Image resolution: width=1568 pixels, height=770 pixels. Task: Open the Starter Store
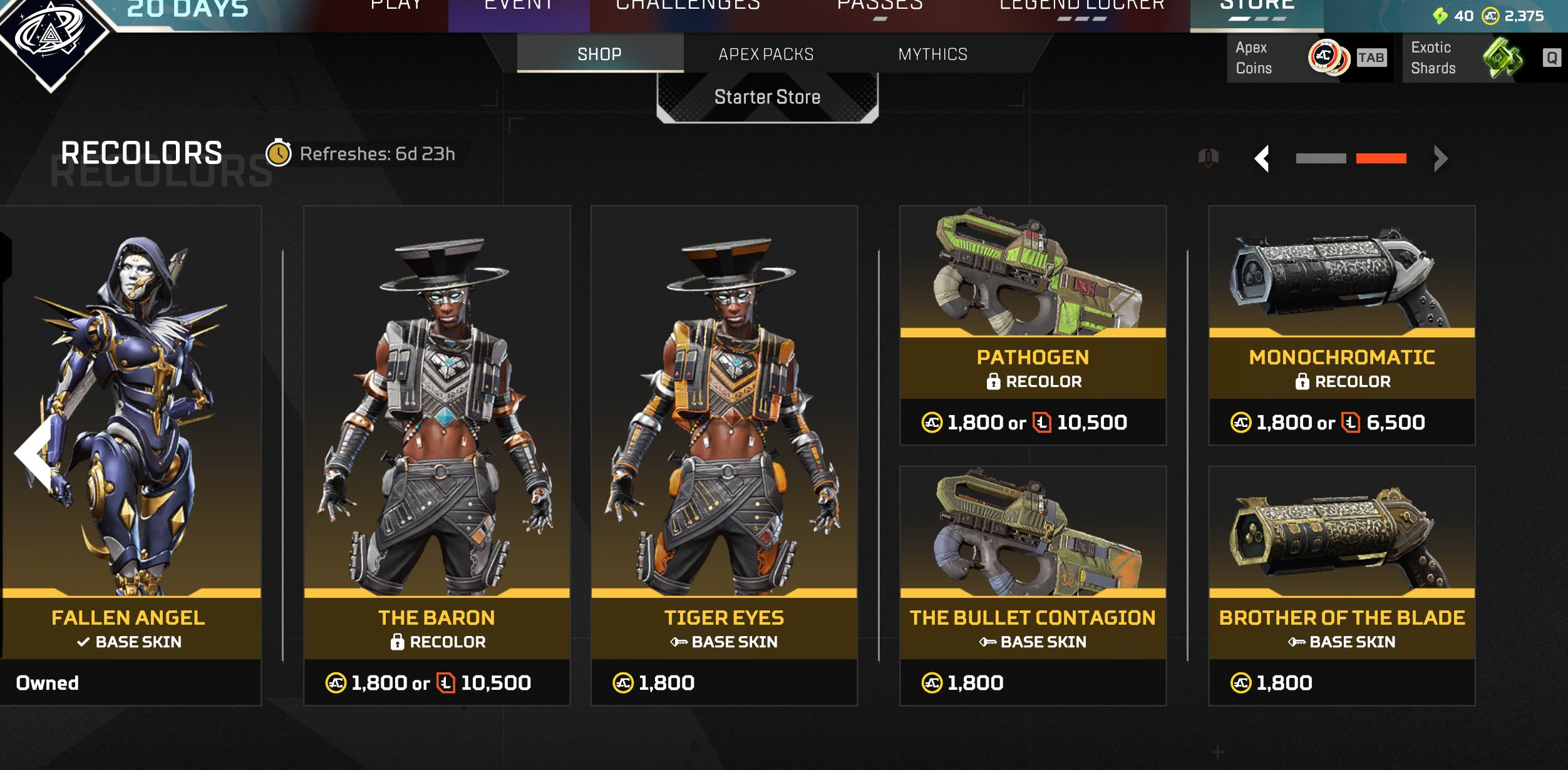(x=767, y=97)
